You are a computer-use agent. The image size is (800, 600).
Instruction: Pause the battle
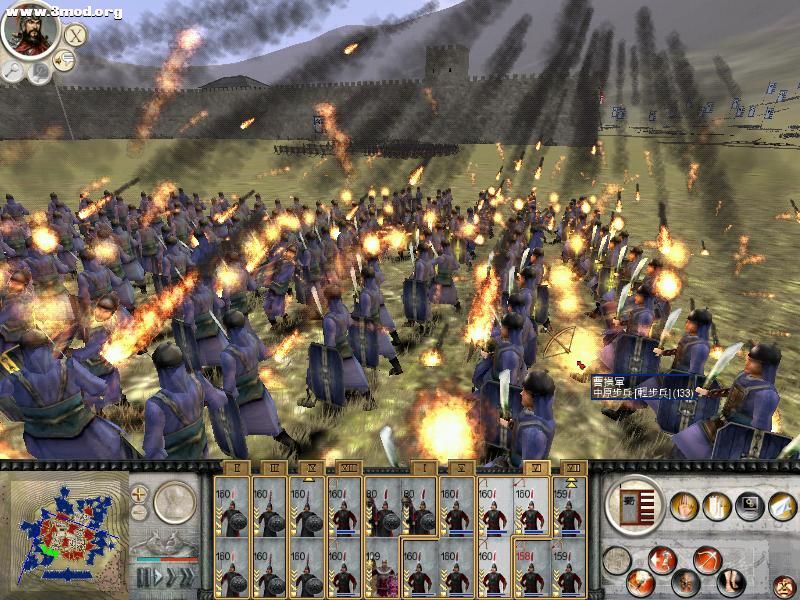tap(142, 578)
